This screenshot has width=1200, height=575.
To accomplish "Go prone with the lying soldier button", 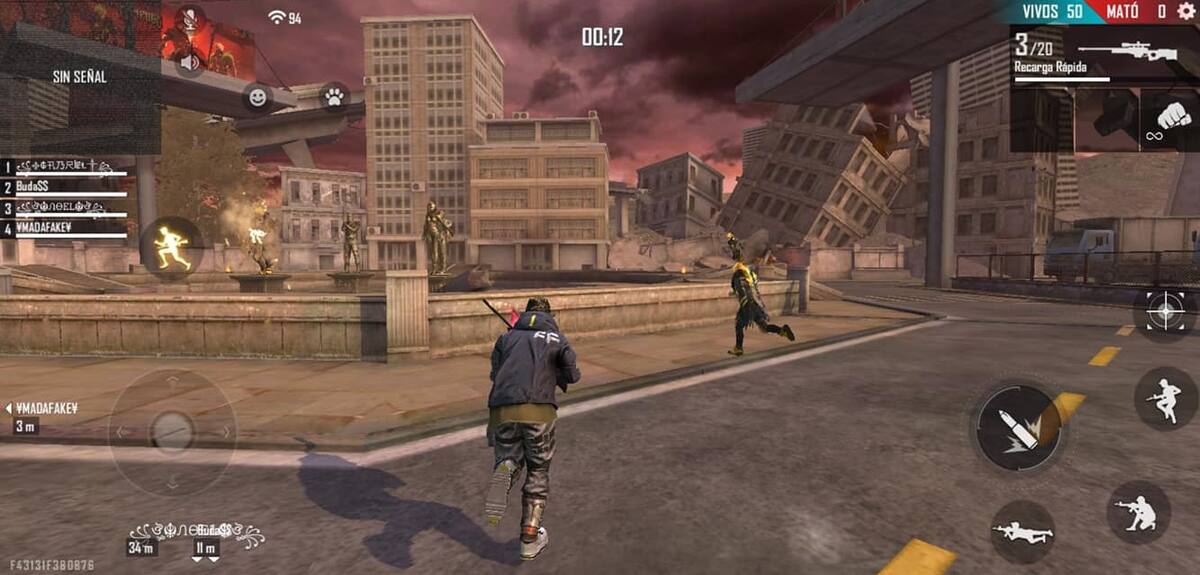I will (1022, 531).
